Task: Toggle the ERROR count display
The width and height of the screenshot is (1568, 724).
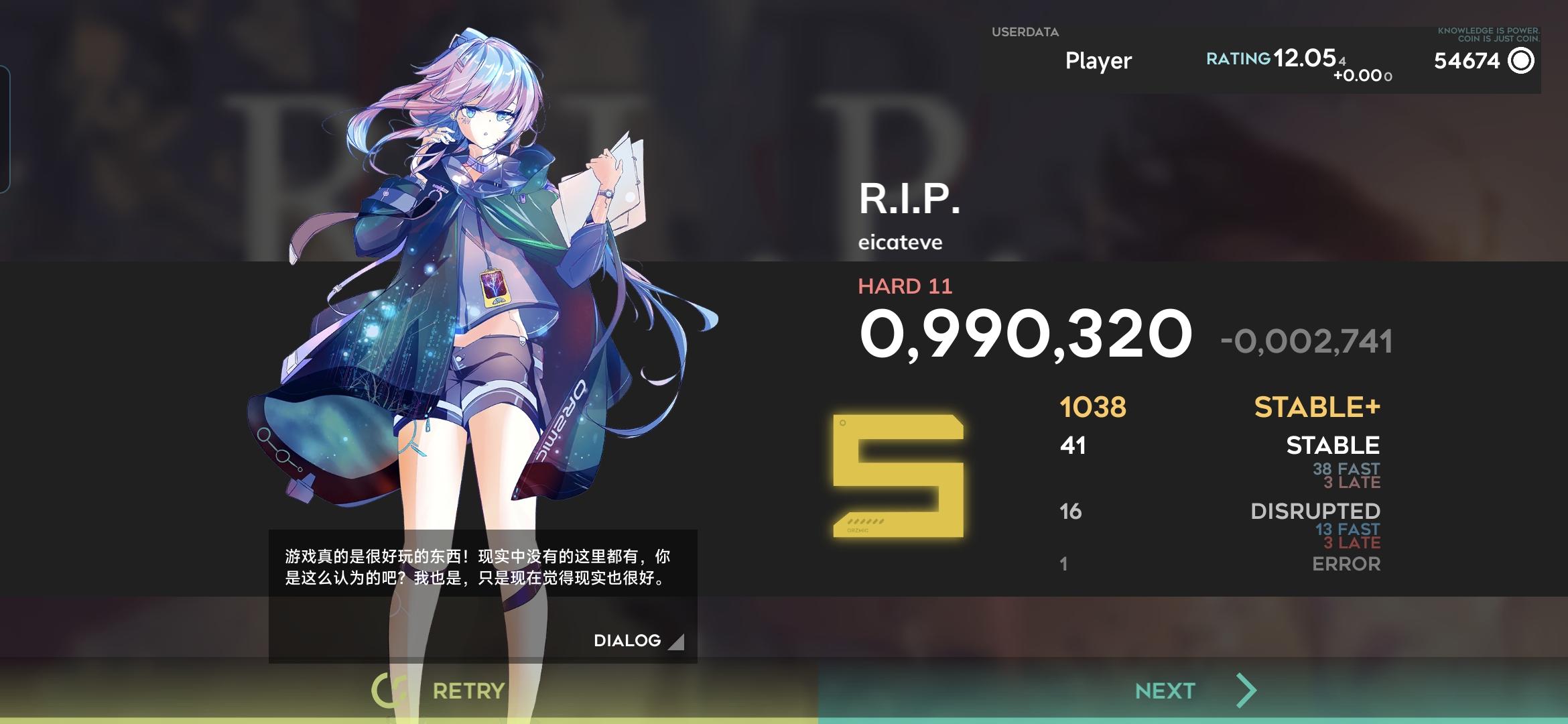Action: (x=1344, y=565)
